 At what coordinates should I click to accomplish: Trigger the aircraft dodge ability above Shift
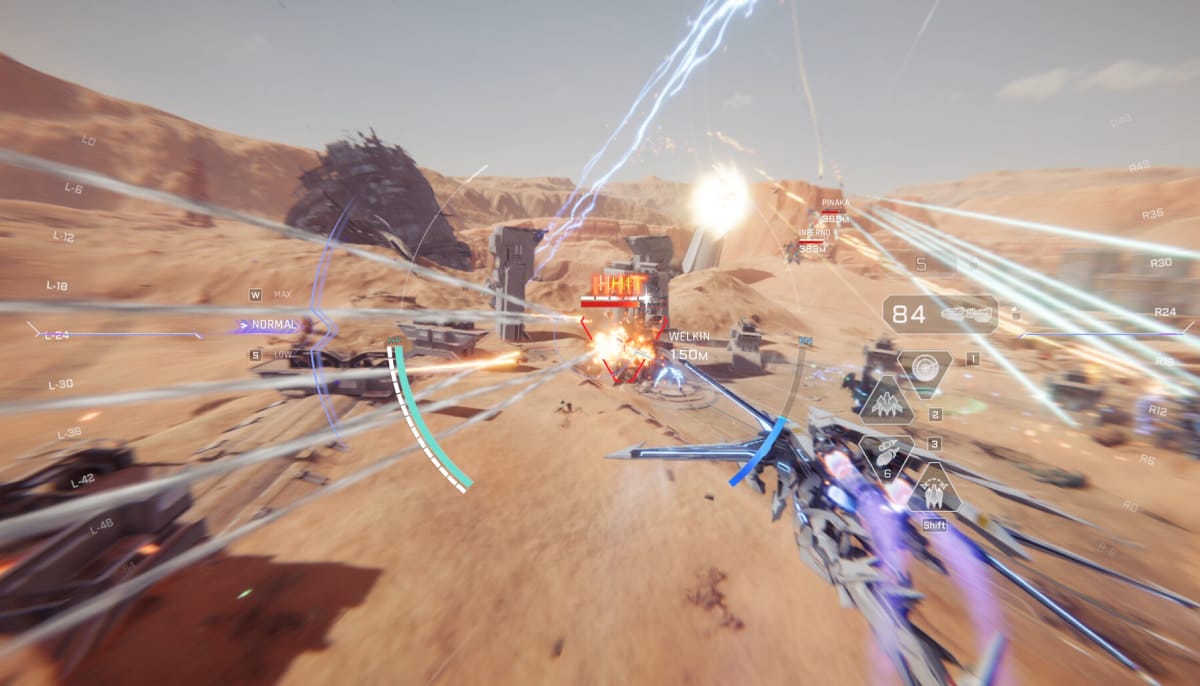click(934, 489)
